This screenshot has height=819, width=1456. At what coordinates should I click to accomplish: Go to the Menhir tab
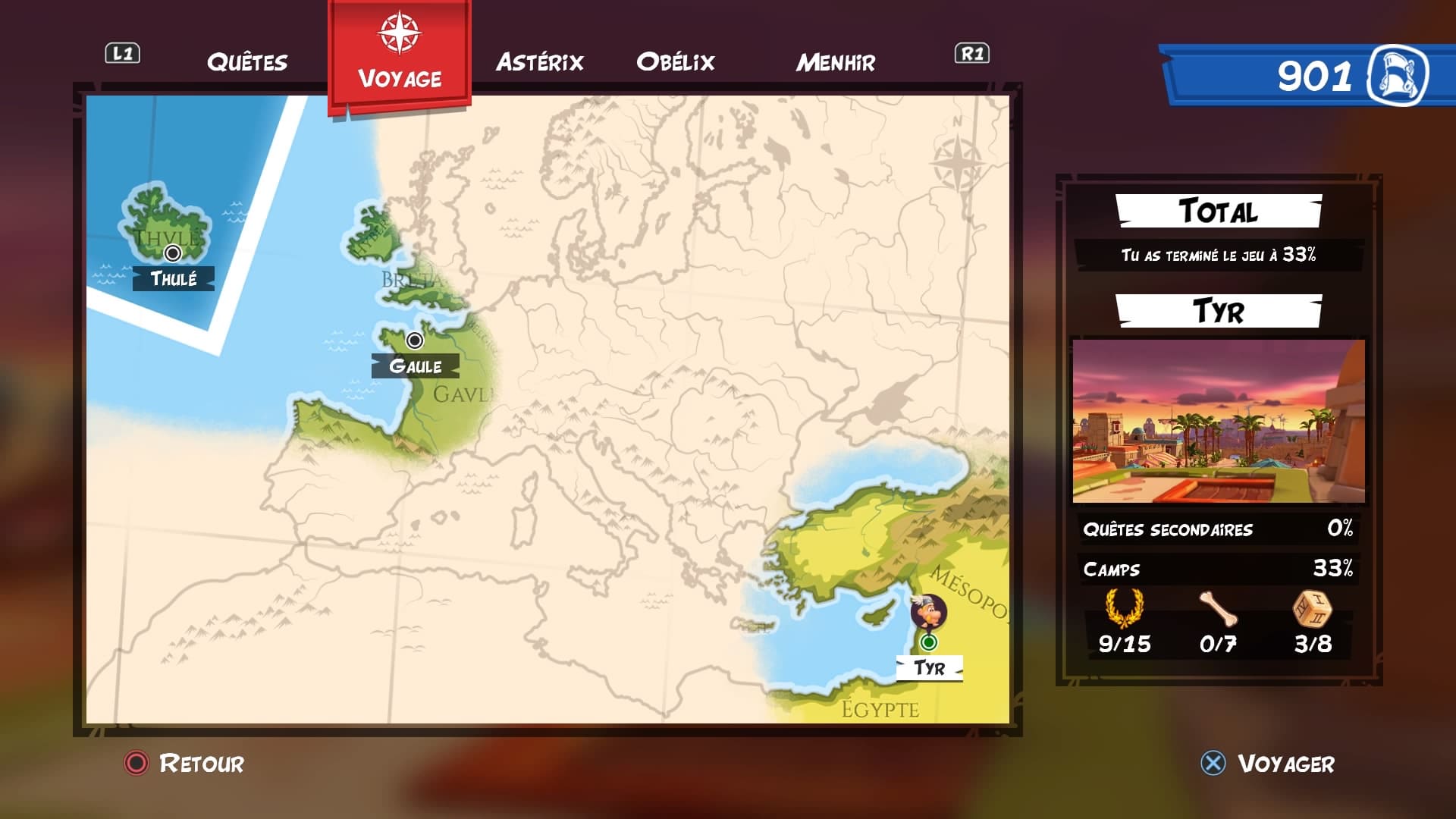tap(836, 62)
